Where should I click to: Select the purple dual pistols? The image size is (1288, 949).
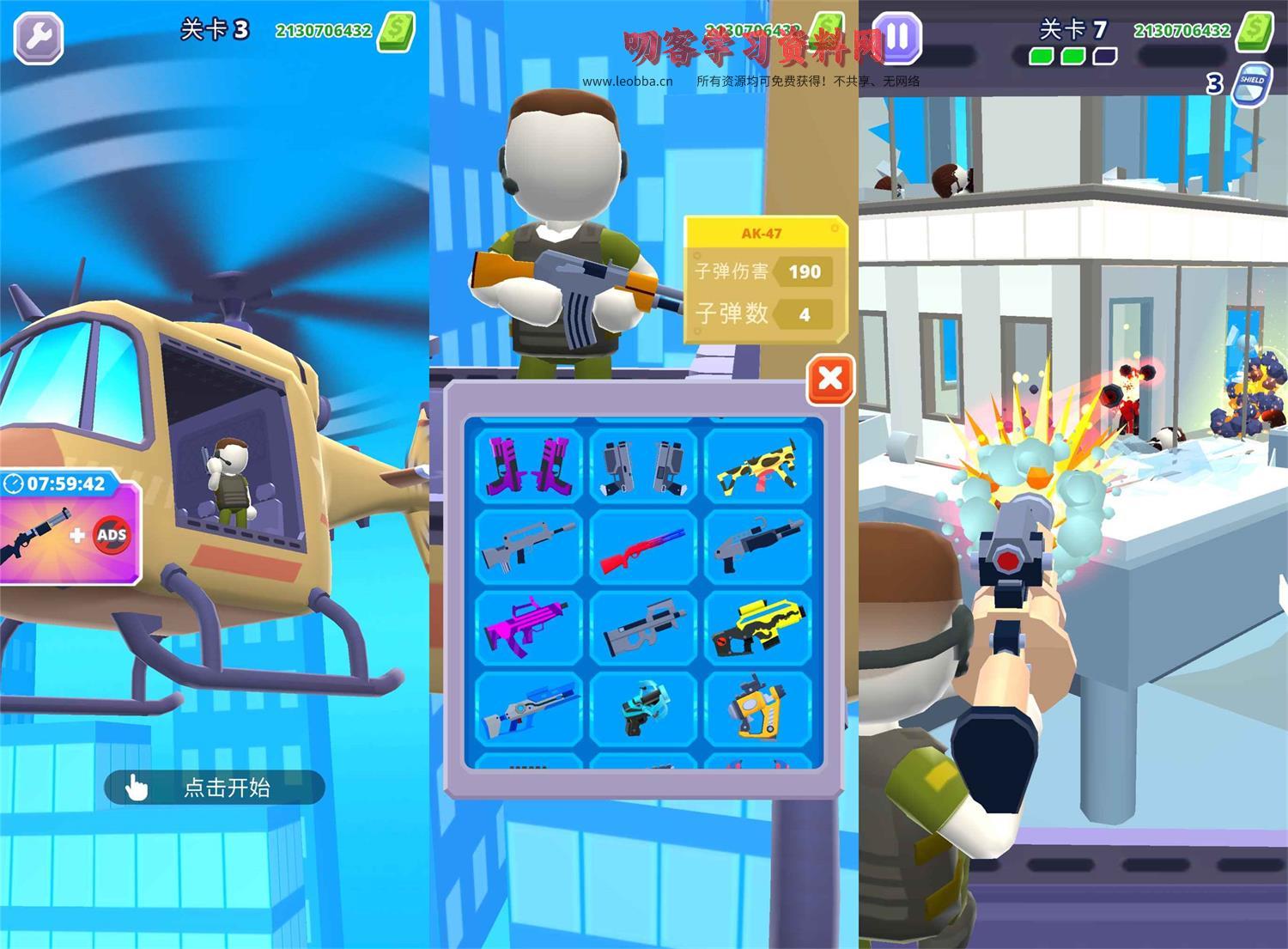[527, 464]
